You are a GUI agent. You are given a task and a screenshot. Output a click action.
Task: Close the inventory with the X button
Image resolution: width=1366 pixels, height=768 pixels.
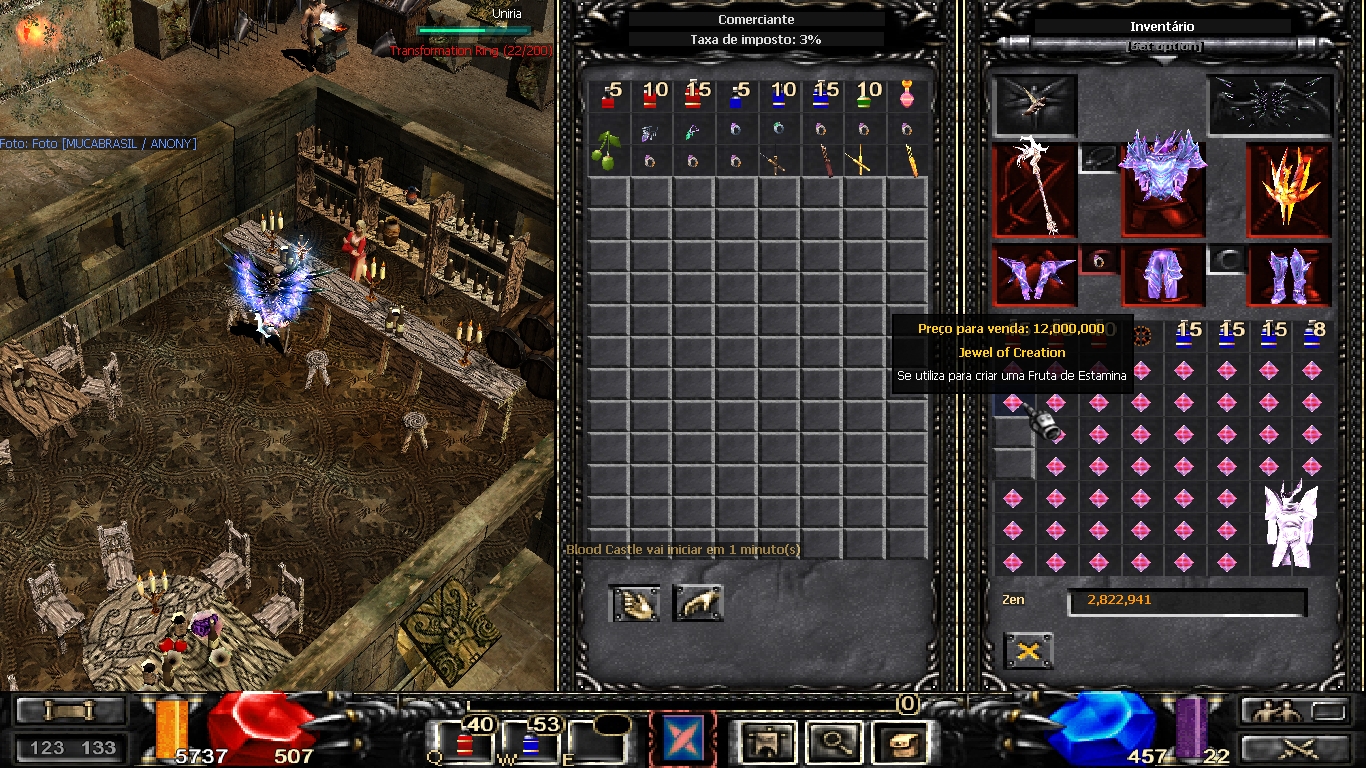point(1028,651)
